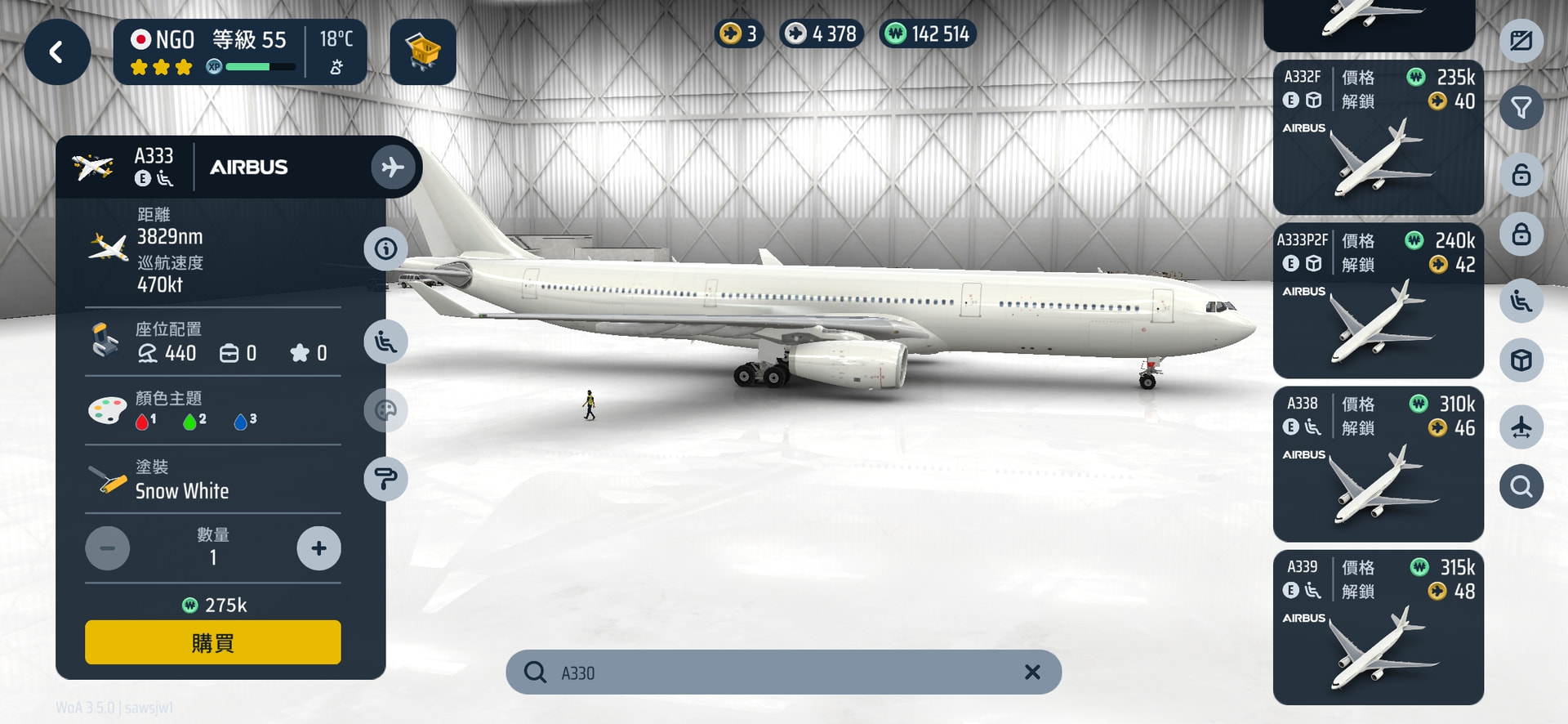Open the funnel filter options
1568x724 pixels.
click(x=1521, y=108)
